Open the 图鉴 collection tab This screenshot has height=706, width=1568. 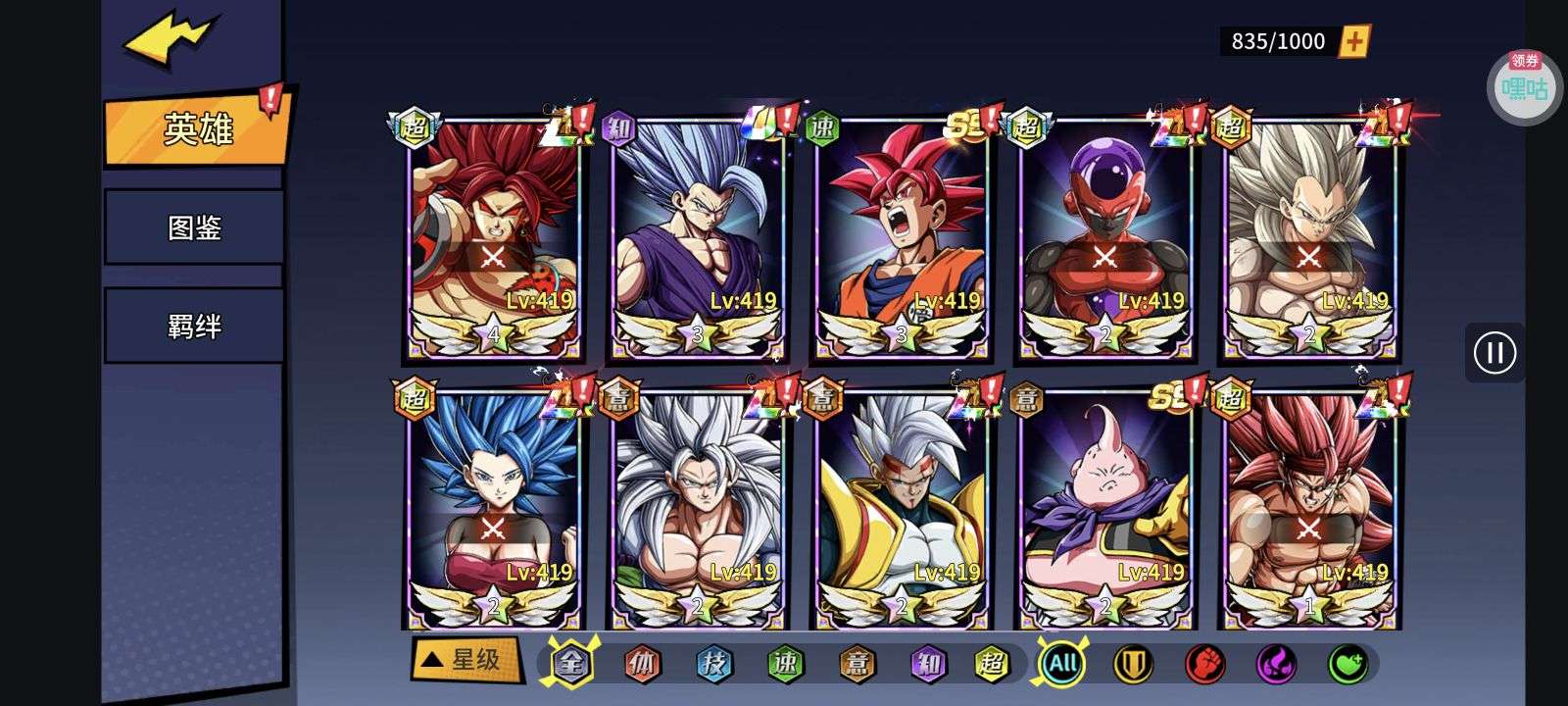[194, 227]
